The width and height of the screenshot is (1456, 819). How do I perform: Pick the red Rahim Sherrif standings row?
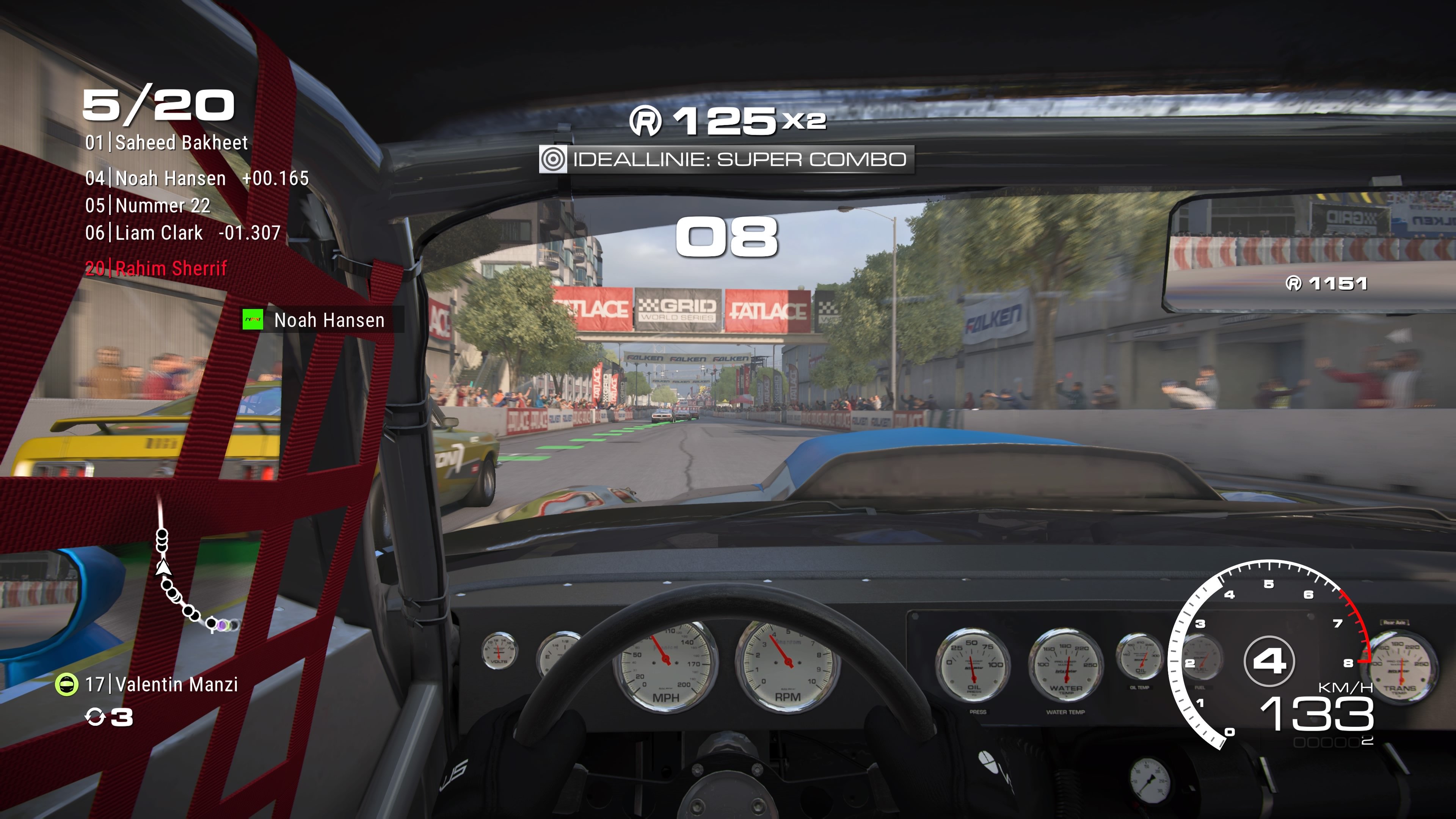(156, 268)
